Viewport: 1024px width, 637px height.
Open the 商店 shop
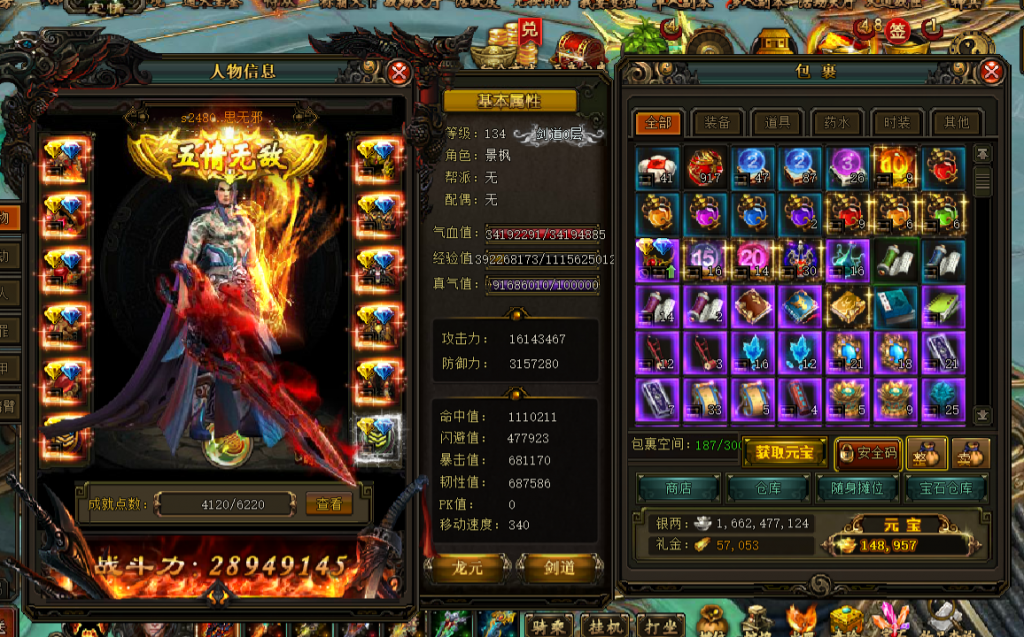678,488
